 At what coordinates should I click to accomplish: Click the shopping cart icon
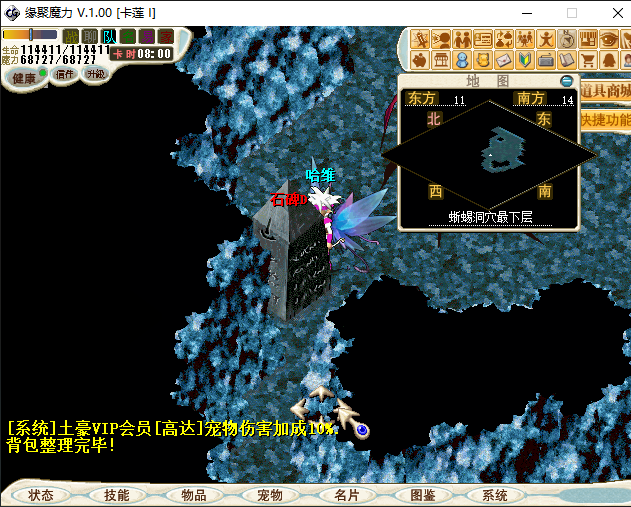587,60
